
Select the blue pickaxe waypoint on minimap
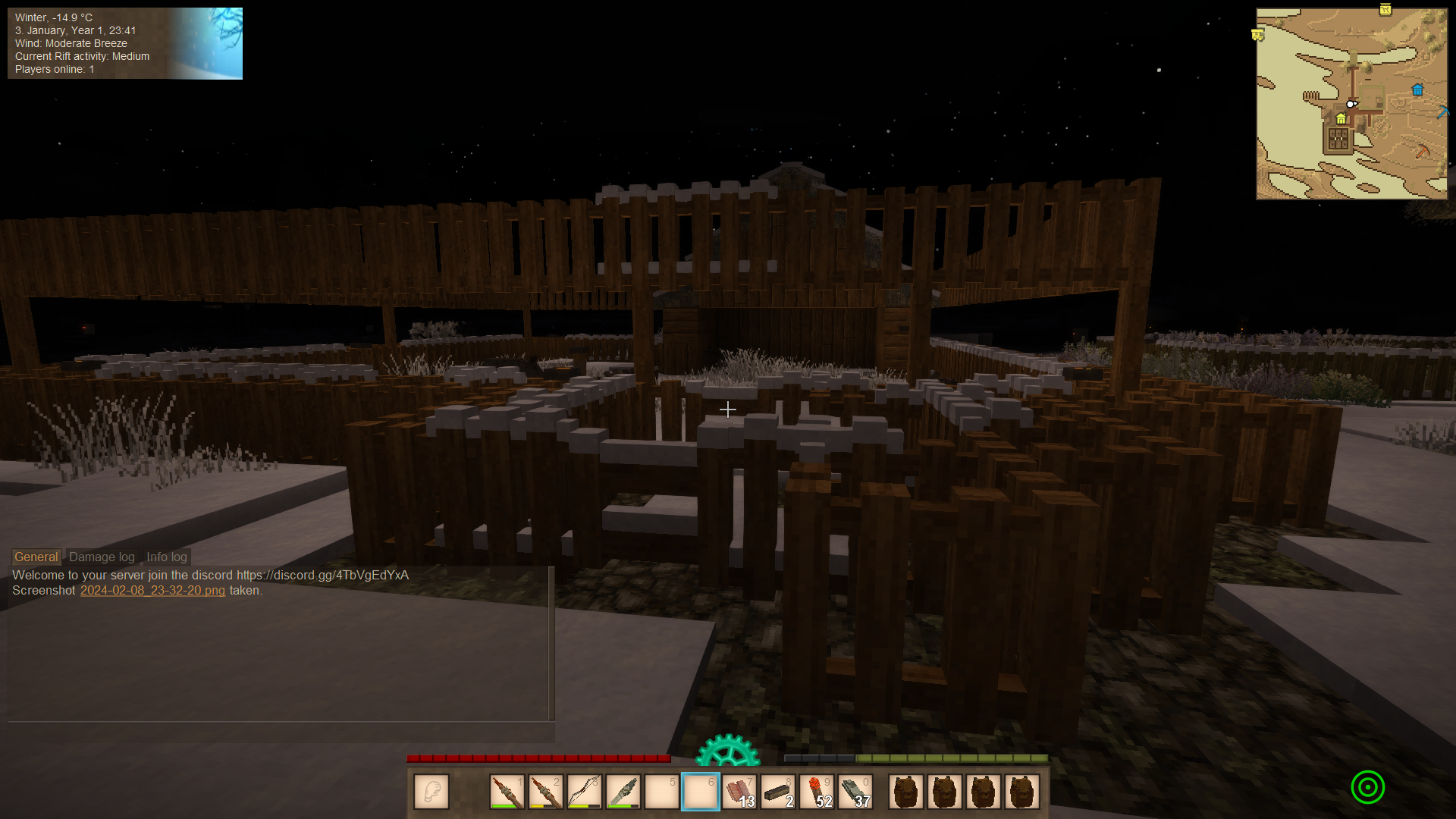click(x=1442, y=113)
